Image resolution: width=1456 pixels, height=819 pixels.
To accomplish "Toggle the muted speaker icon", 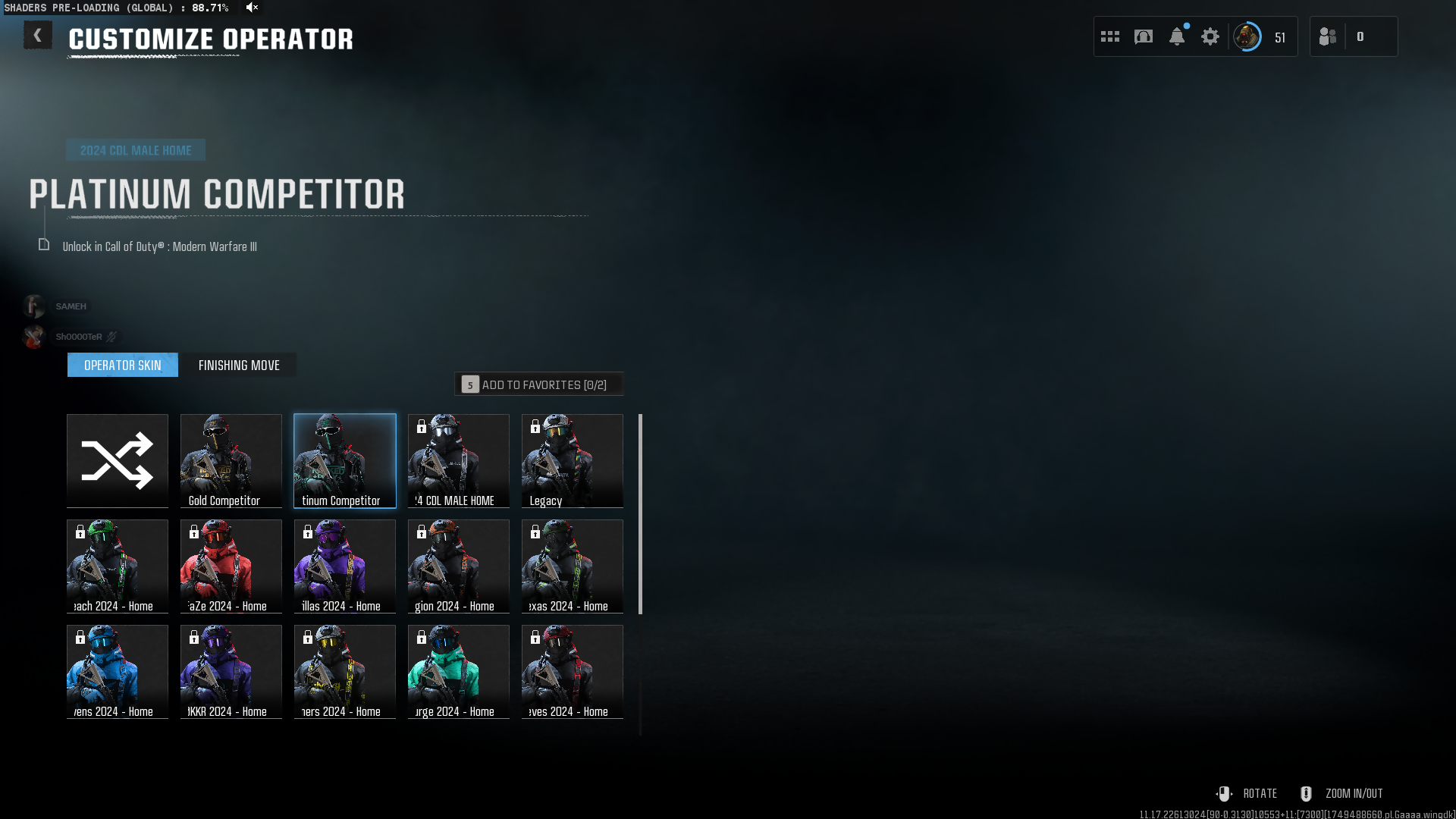I will pos(253,8).
